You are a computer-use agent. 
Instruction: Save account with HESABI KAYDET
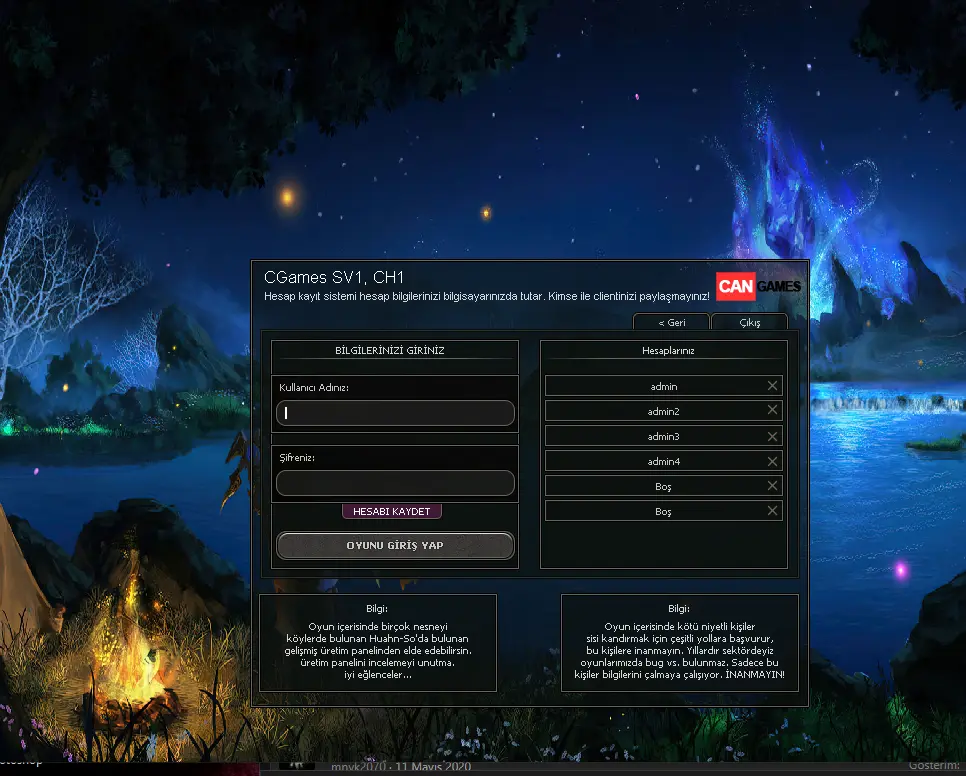391,511
